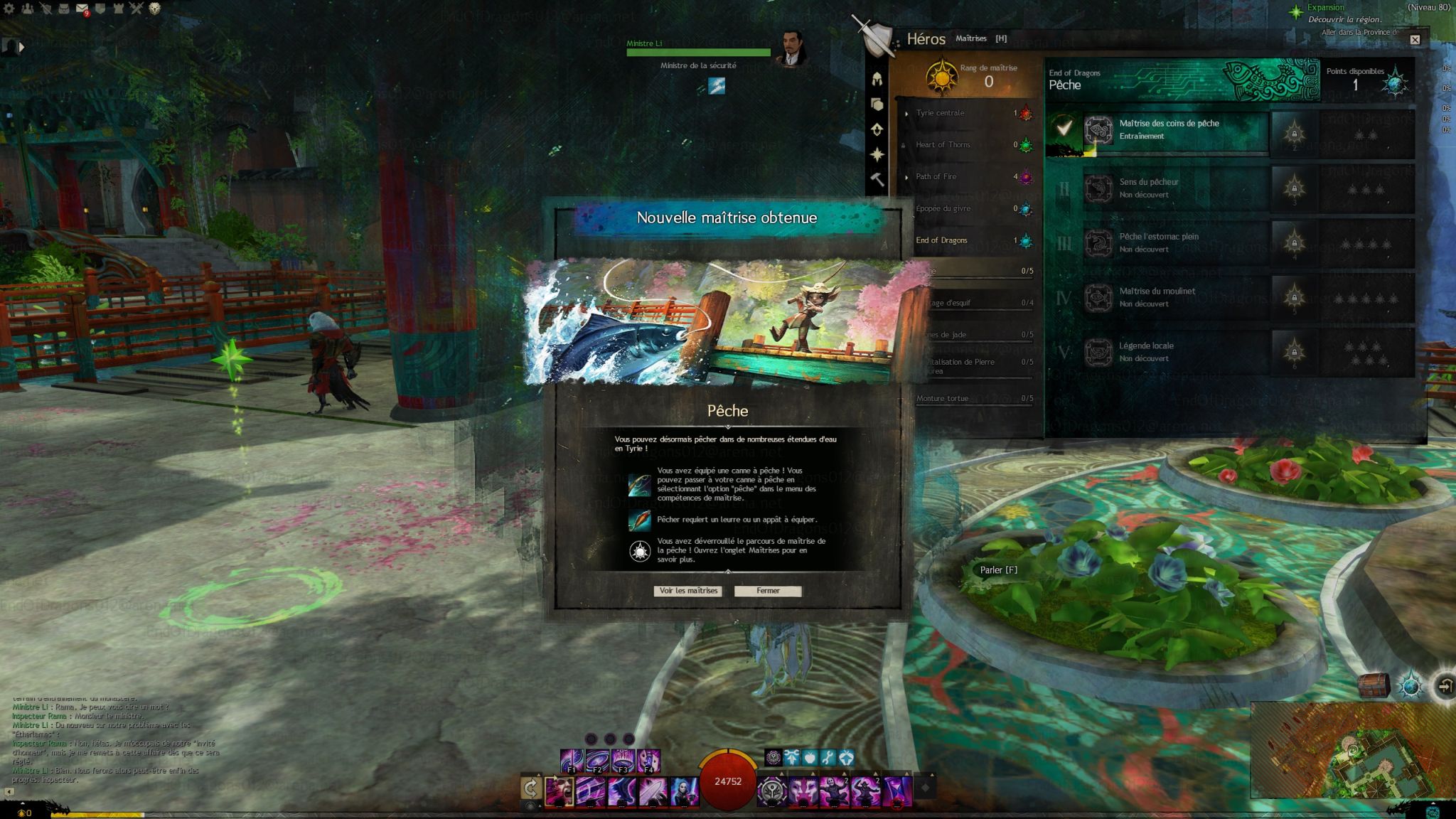This screenshot has height=819, width=1456.
Task: Click the lock beside Heart of Thorns
Action: 903,146
